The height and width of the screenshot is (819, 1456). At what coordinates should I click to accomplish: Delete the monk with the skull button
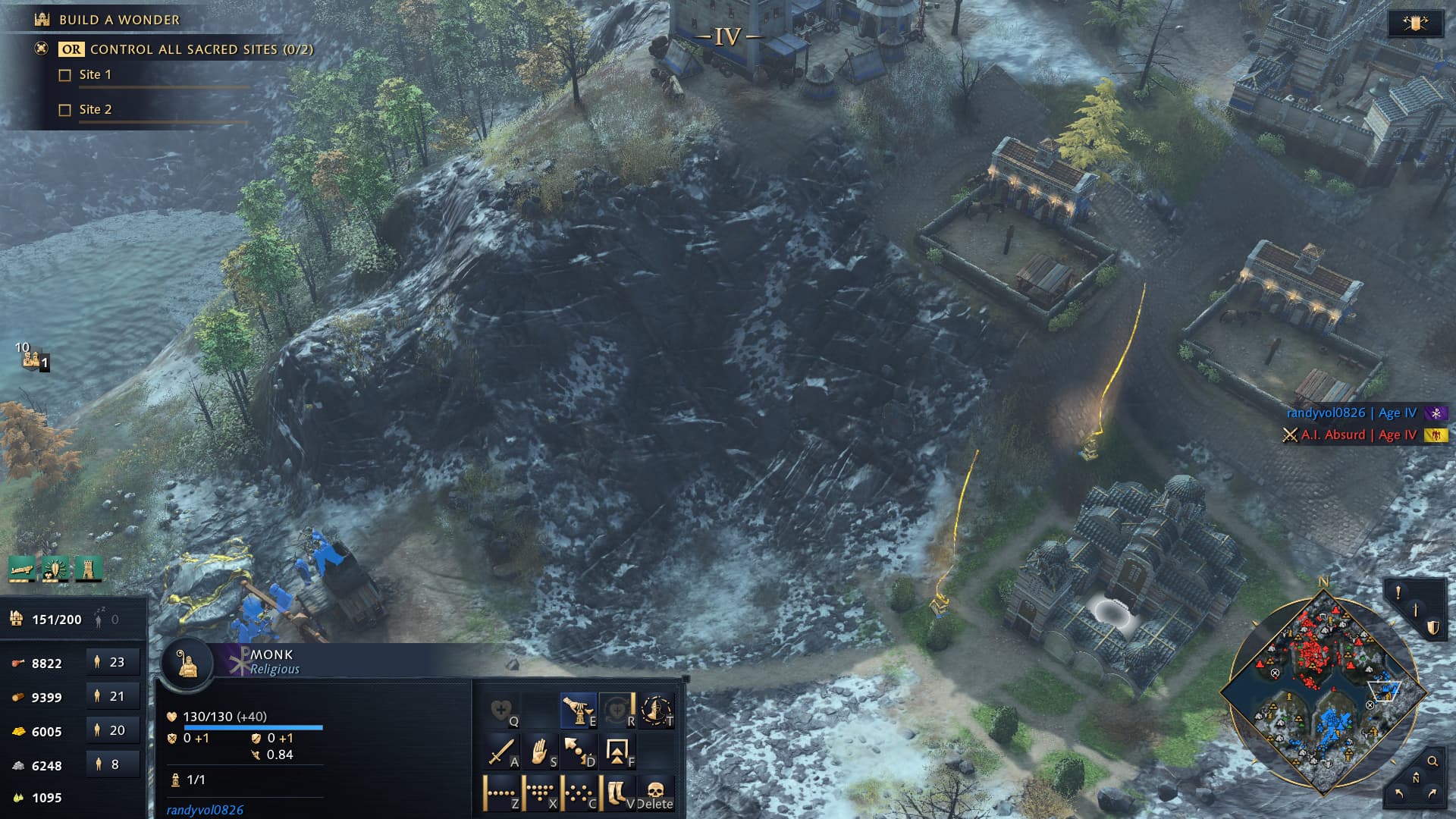(656, 792)
